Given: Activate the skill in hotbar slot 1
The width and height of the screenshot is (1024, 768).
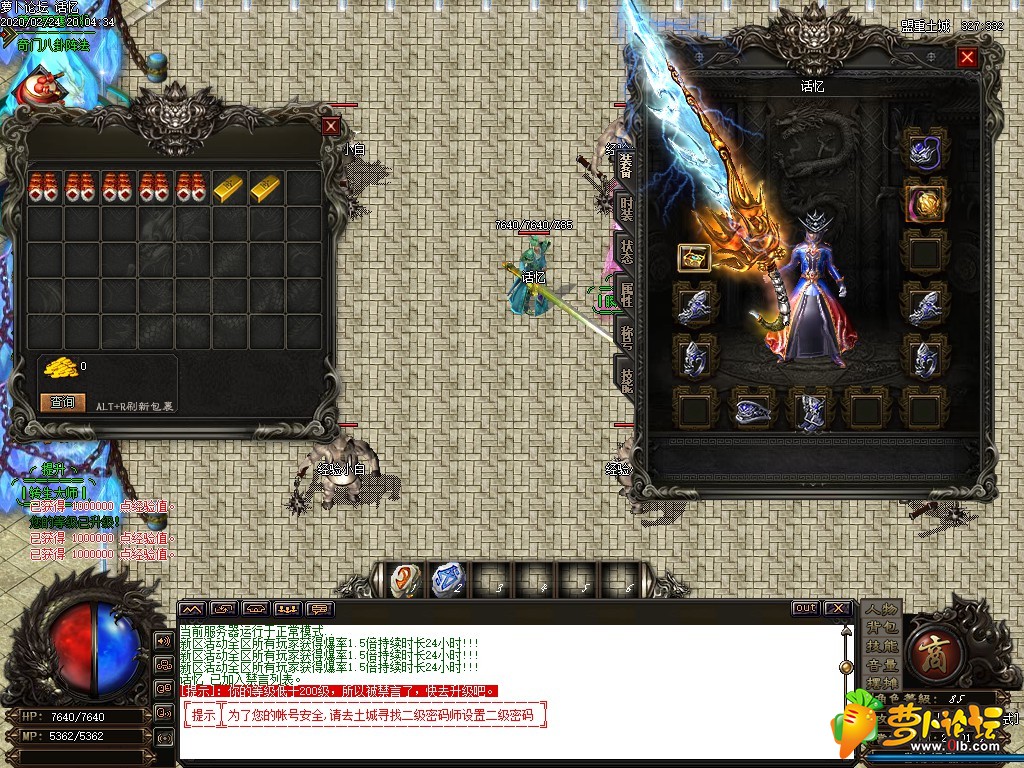Looking at the screenshot, I should (404, 579).
